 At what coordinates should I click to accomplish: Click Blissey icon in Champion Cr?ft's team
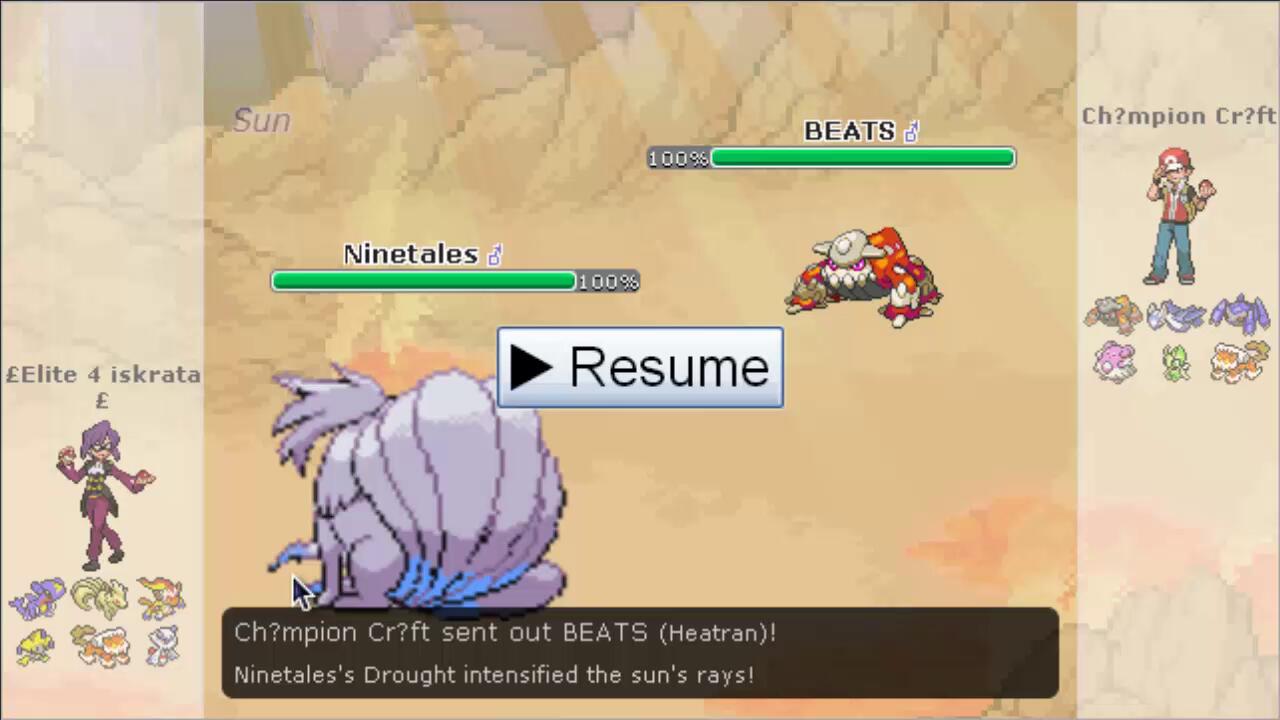(x=1114, y=362)
